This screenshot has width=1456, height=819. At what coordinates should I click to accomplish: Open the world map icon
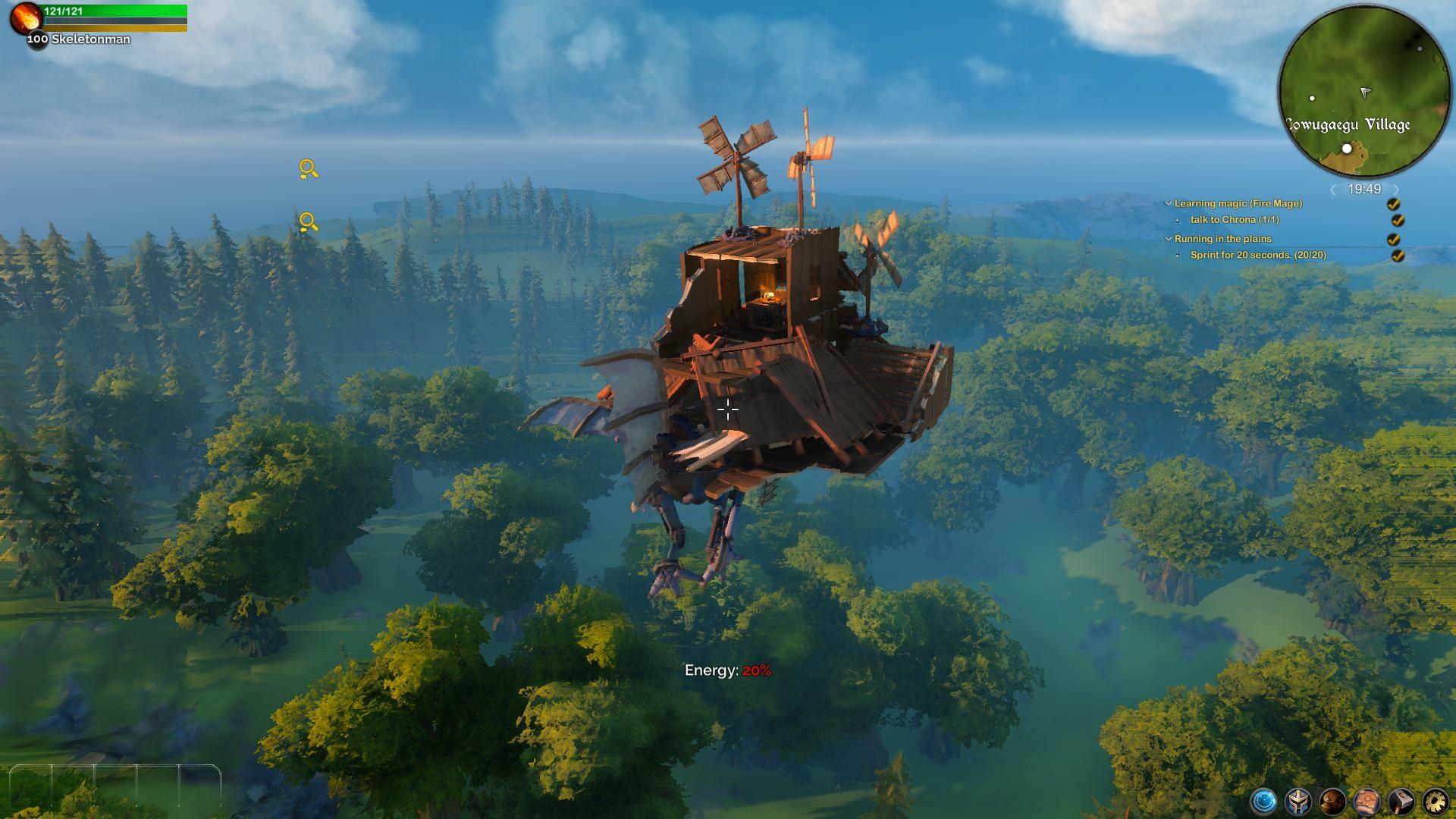pos(1367,801)
